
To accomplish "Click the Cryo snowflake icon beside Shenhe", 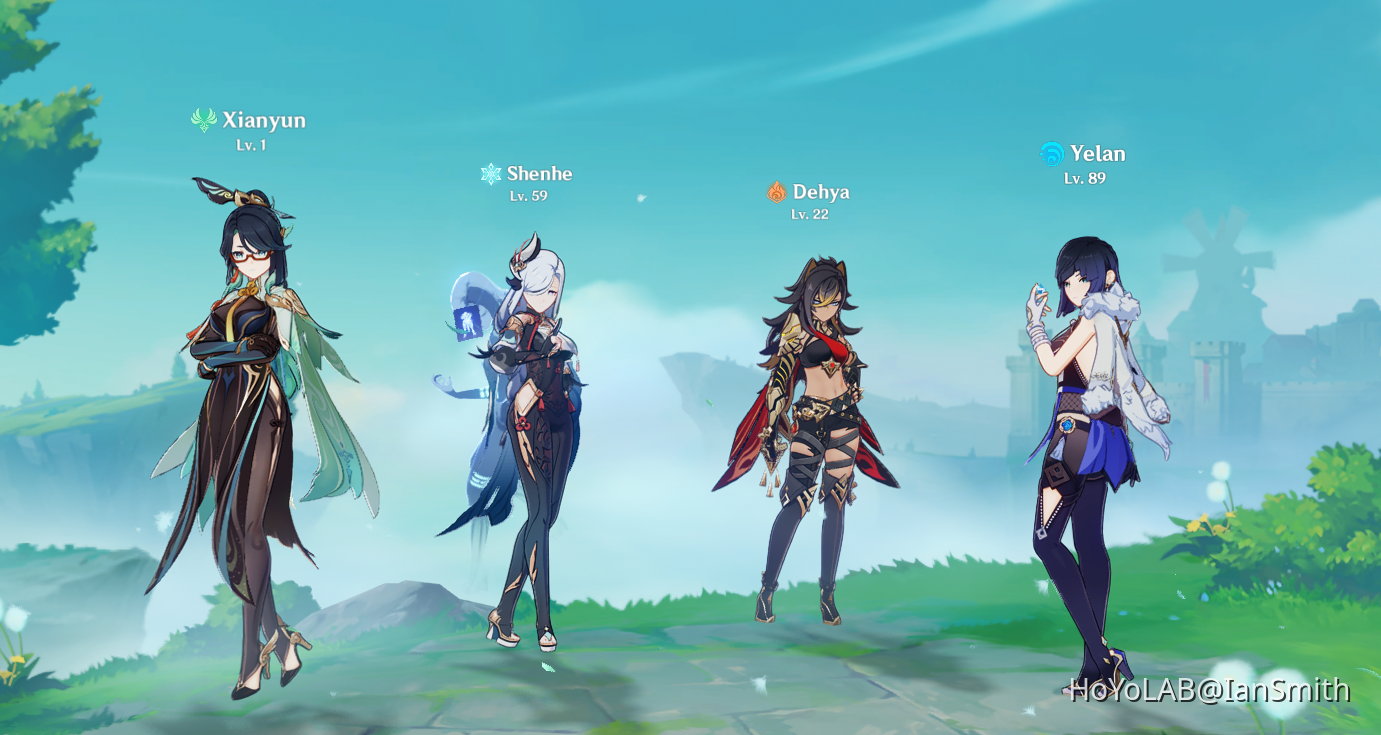I will (491, 172).
